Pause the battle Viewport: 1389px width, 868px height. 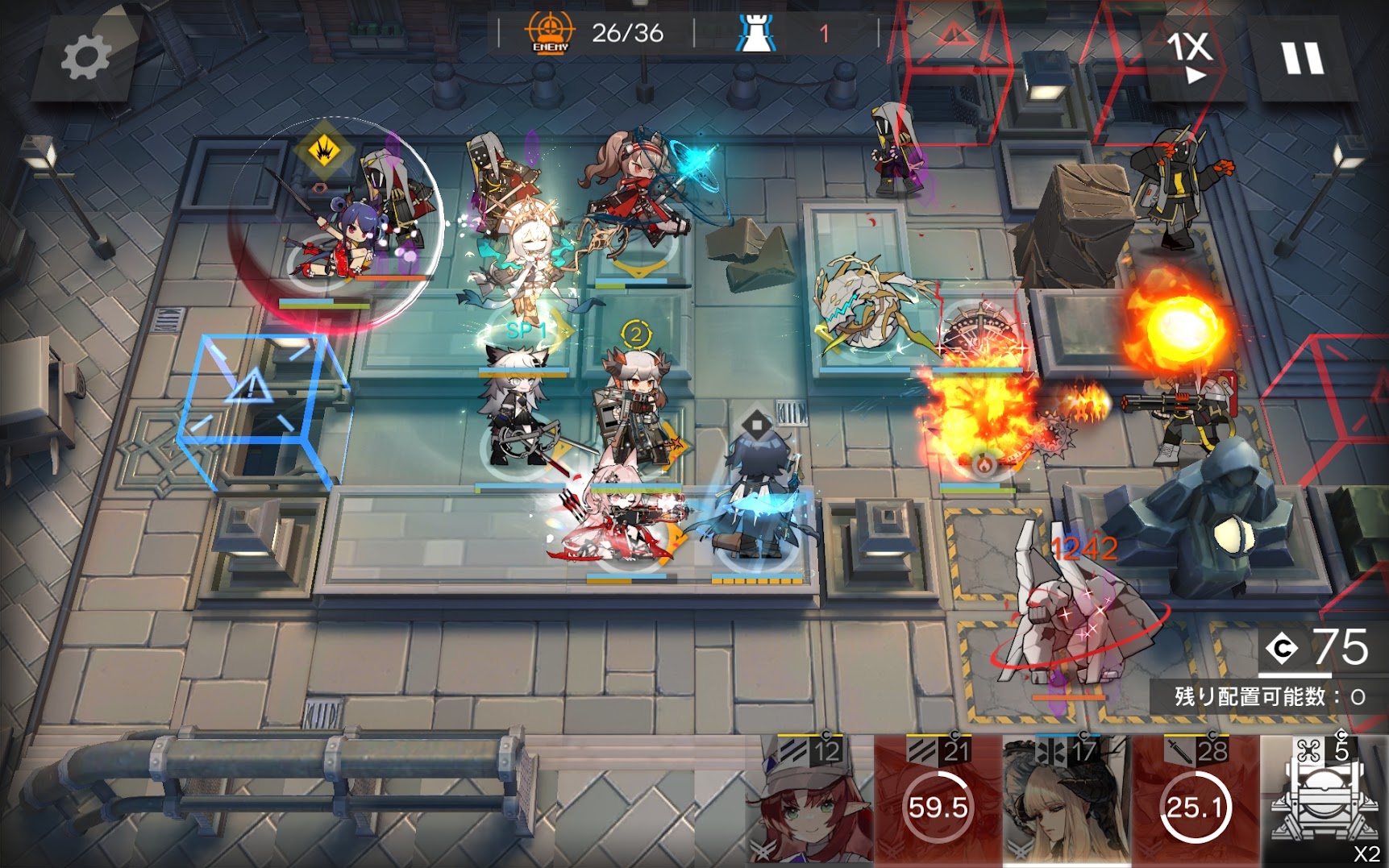coord(1302,59)
